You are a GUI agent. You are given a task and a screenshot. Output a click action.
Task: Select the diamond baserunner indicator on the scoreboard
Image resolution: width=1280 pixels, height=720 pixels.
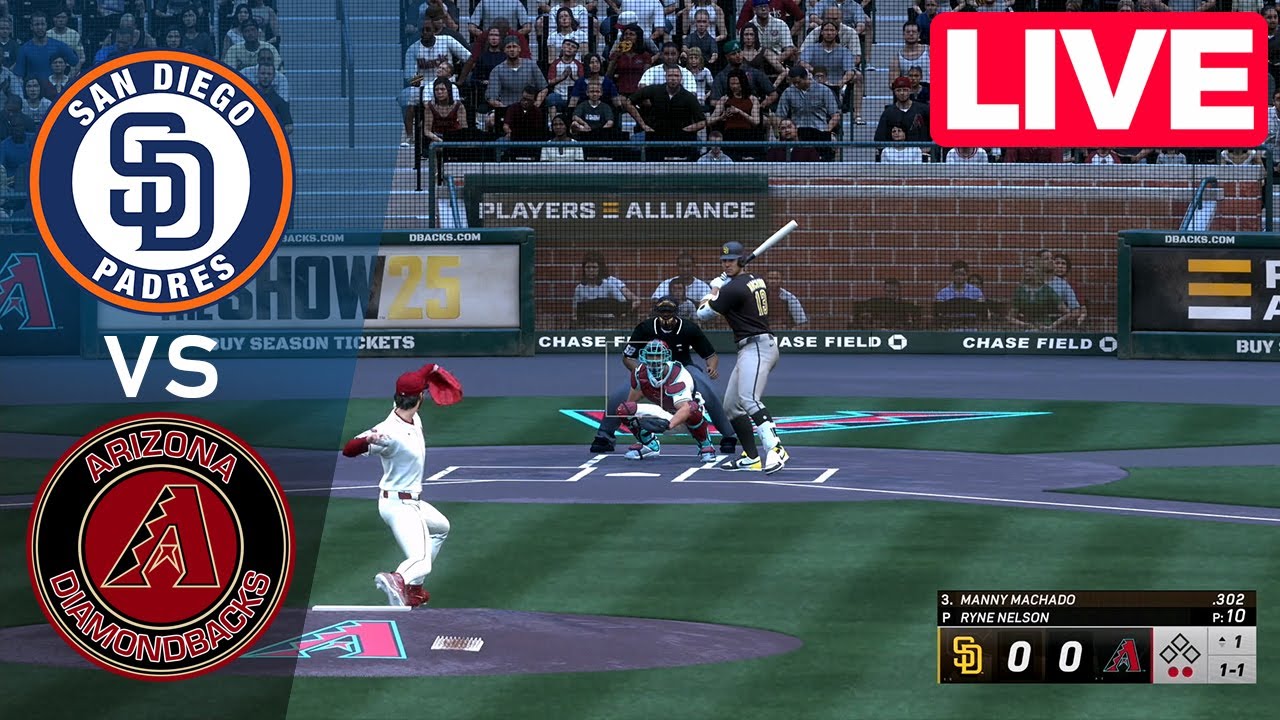pos(1180,649)
